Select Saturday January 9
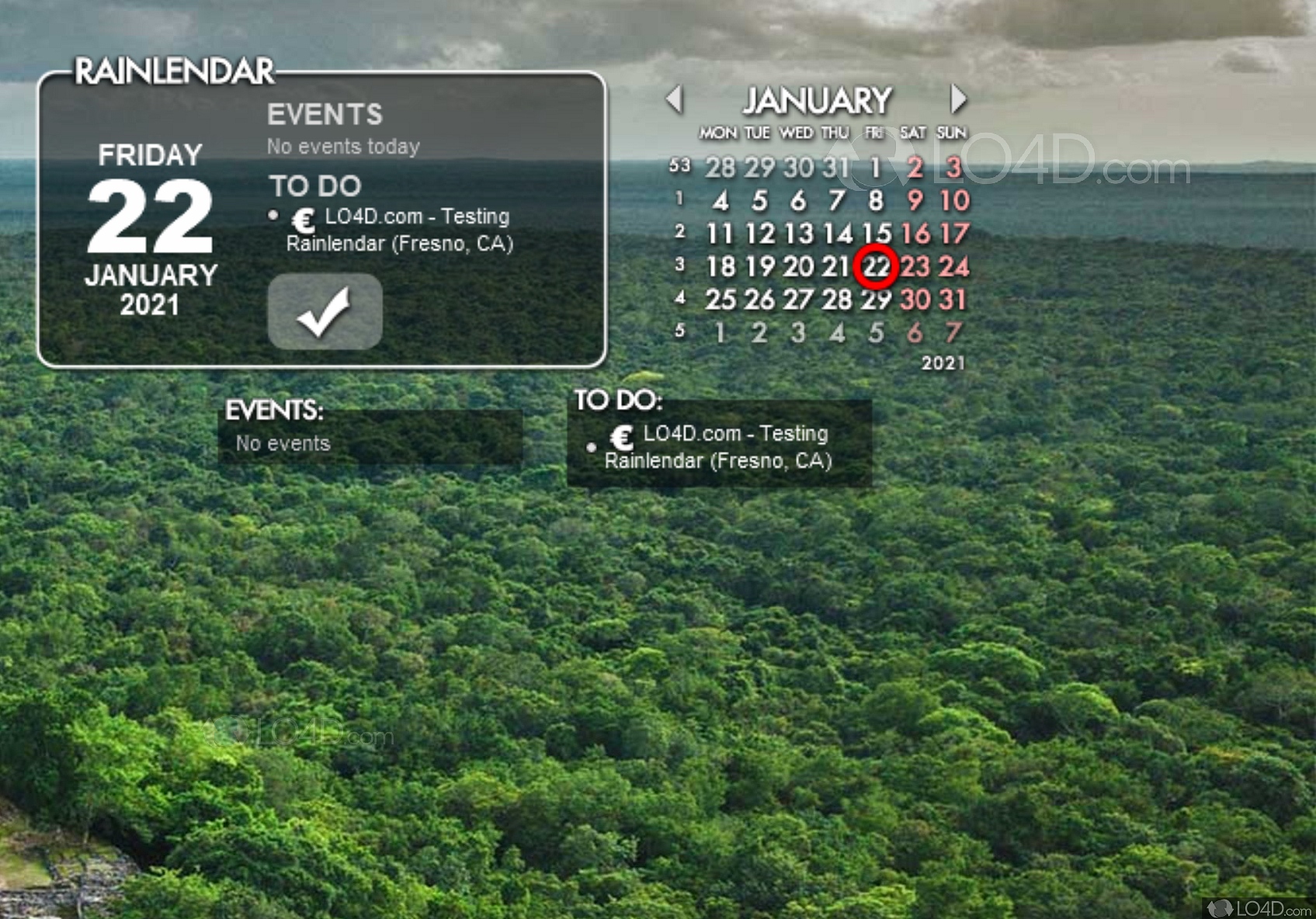This screenshot has height=919, width=1316. (915, 201)
